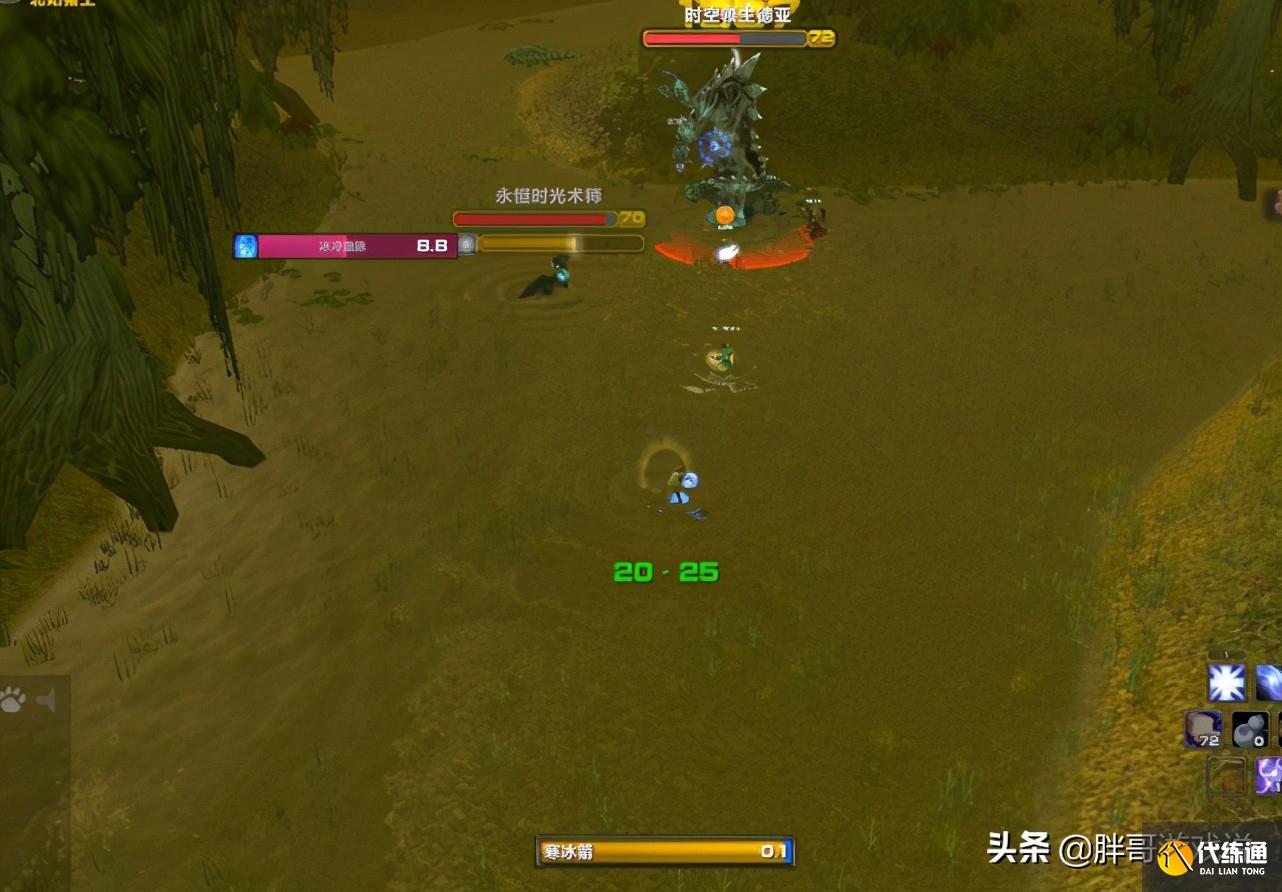Click the blue frost icon on the 凛冽血脉 debuff bar
This screenshot has height=892, width=1282.
[x=245, y=245]
